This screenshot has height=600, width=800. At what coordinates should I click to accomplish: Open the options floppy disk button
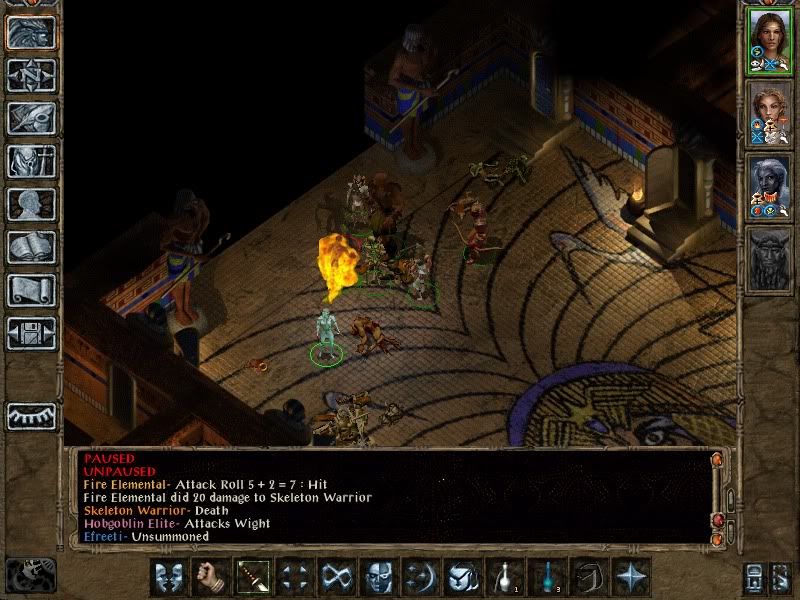31,333
